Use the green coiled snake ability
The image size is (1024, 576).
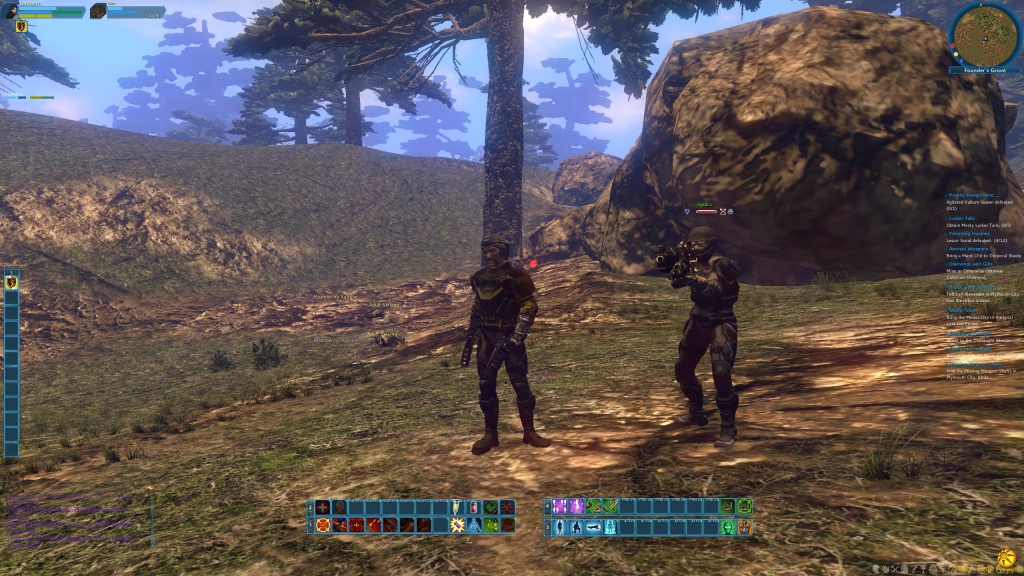610,507
